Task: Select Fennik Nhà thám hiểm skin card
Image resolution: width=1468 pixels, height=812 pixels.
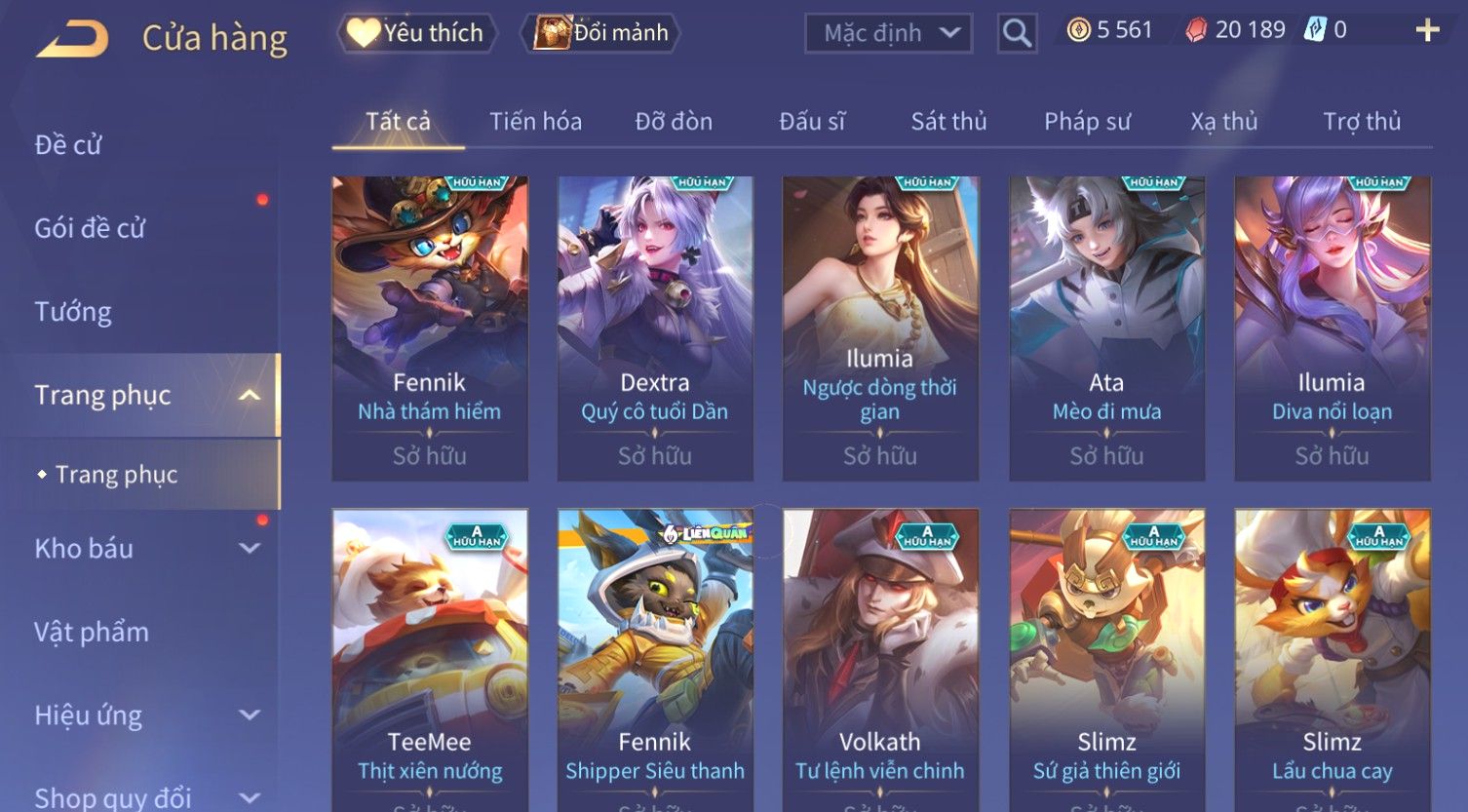Action: point(430,328)
